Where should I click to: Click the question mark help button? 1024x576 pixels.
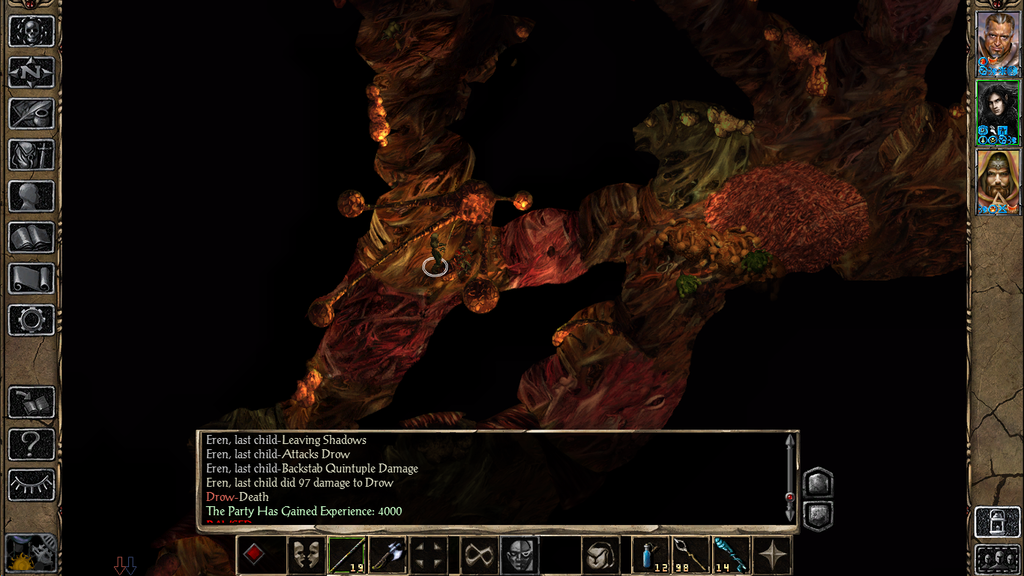click(x=31, y=443)
